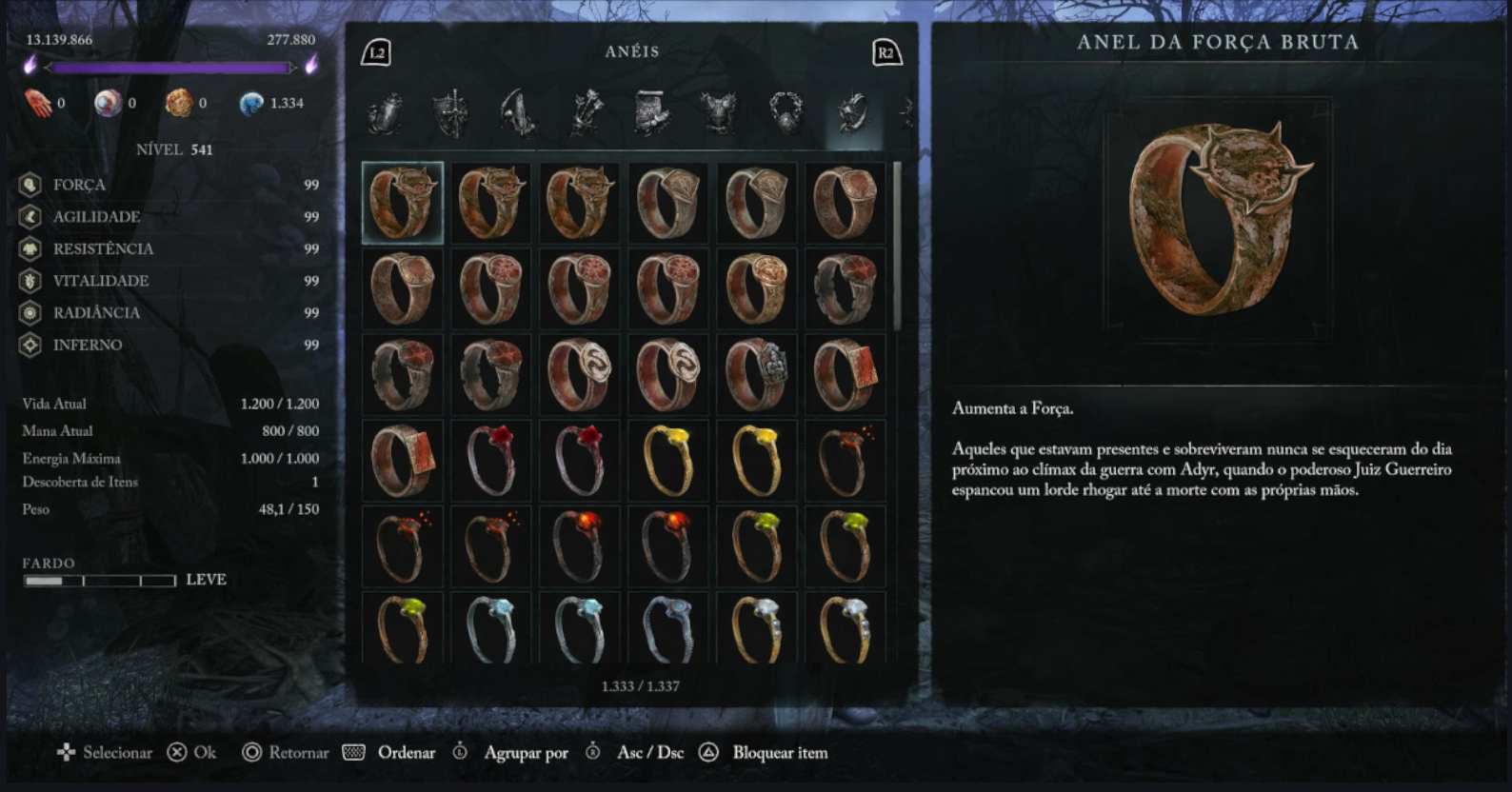Show the arrow bundle ammunition tab
The width and height of the screenshot is (1512, 792).
pyautogui.click(x=587, y=113)
